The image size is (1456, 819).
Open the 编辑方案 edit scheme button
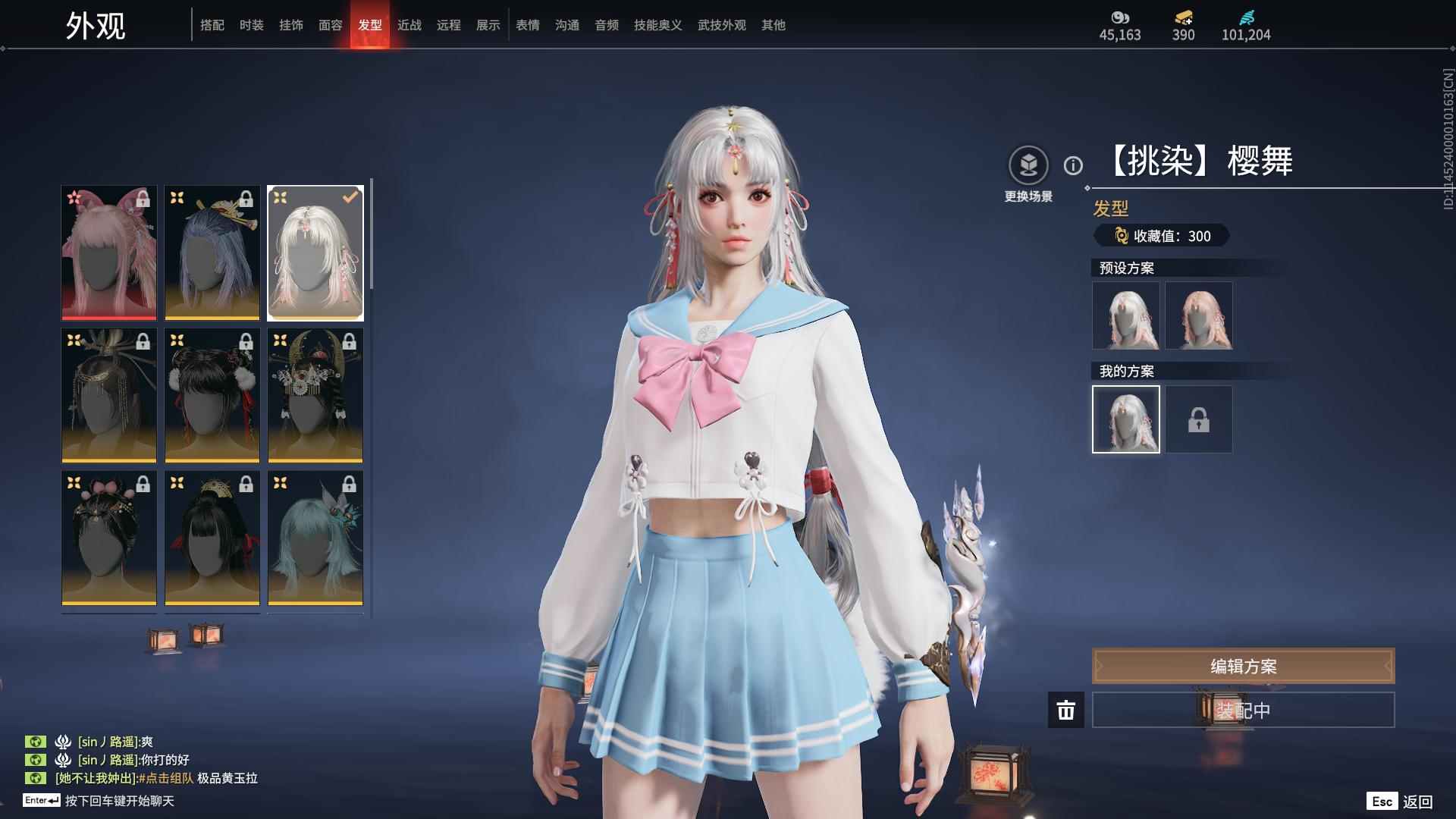pyautogui.click(x=1243, y=666)
